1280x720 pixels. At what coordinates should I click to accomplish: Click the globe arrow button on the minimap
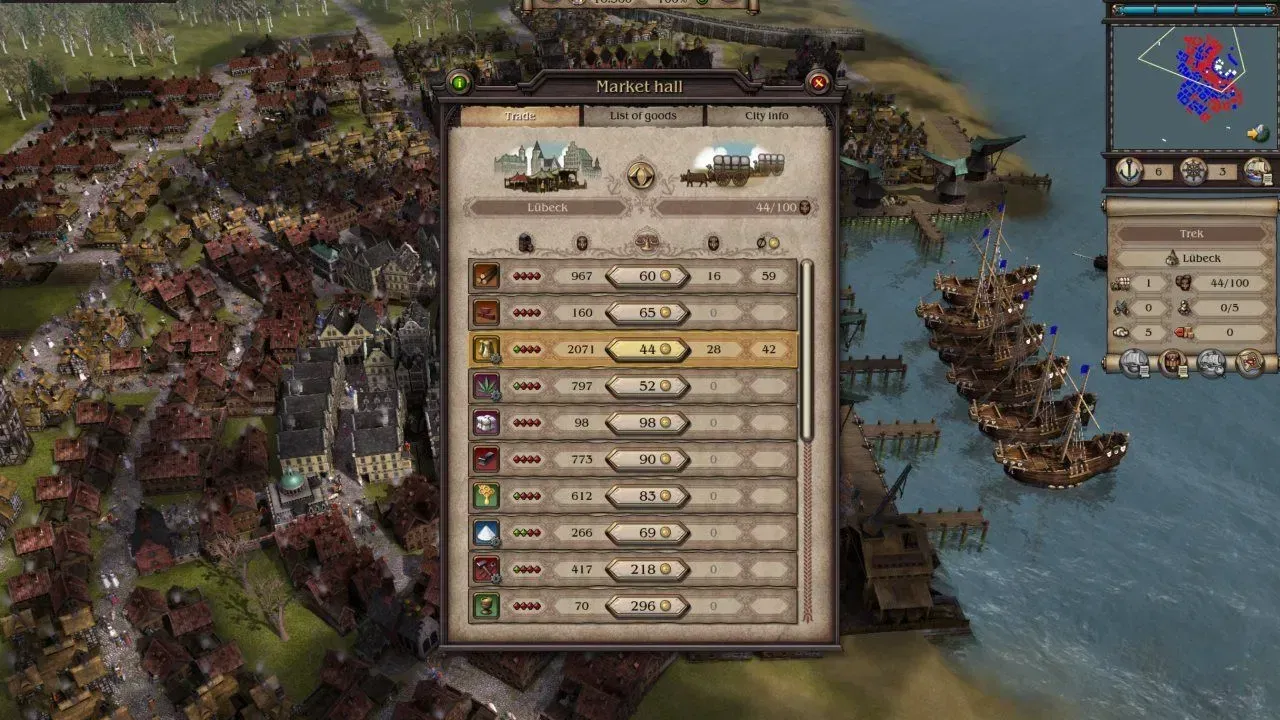coord(1257,133)
